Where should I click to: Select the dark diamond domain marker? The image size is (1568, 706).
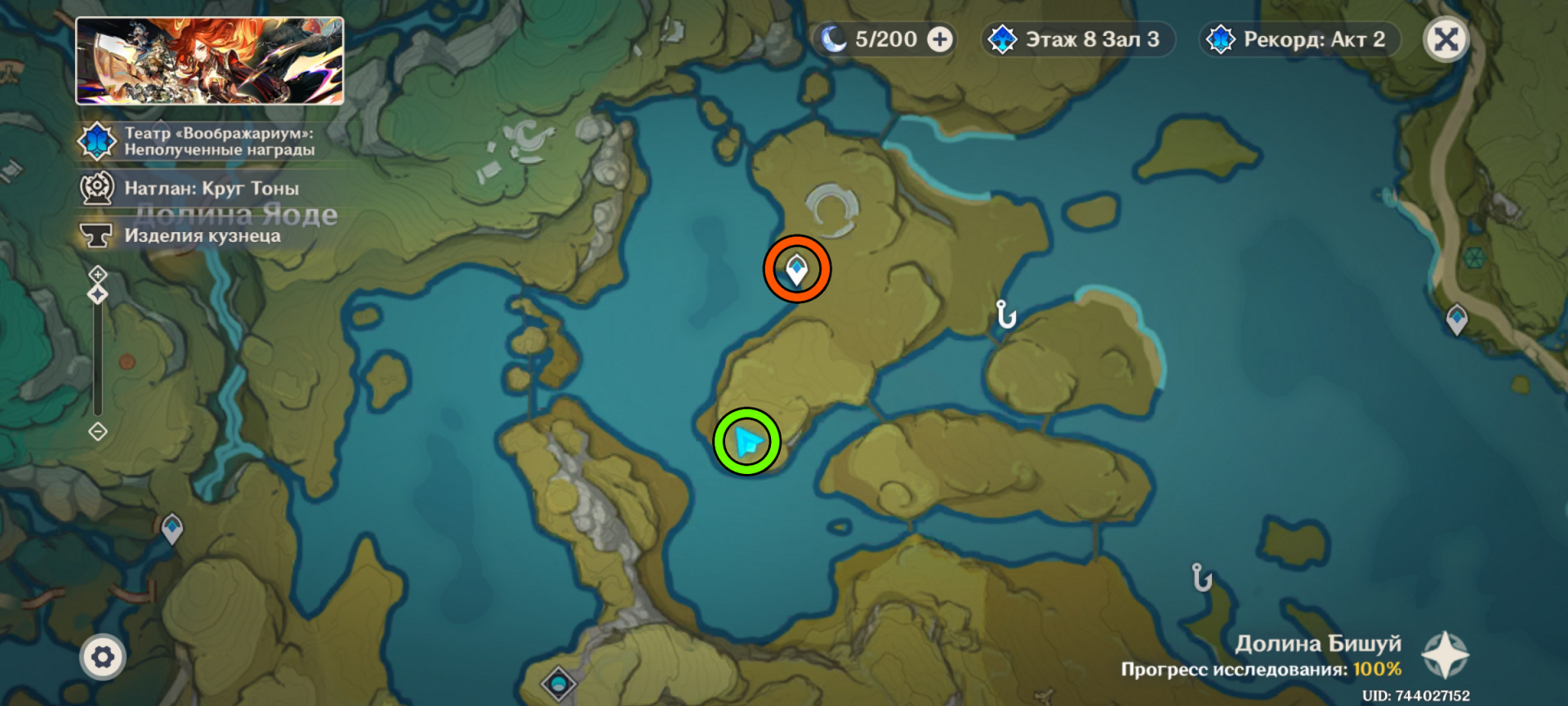coord(559,682)
